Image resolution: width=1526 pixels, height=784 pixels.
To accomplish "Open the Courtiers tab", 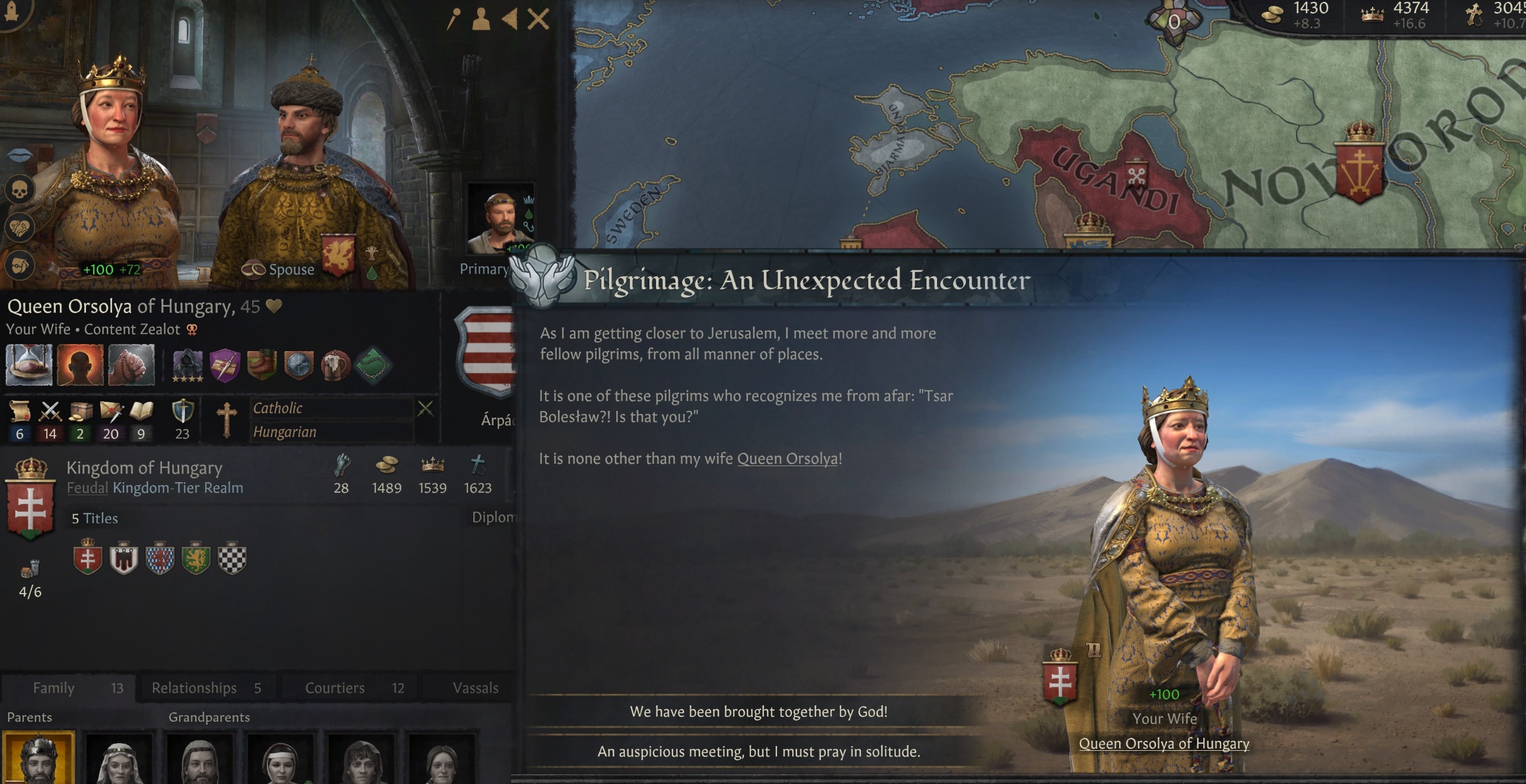I will click(x=334, y=688).
